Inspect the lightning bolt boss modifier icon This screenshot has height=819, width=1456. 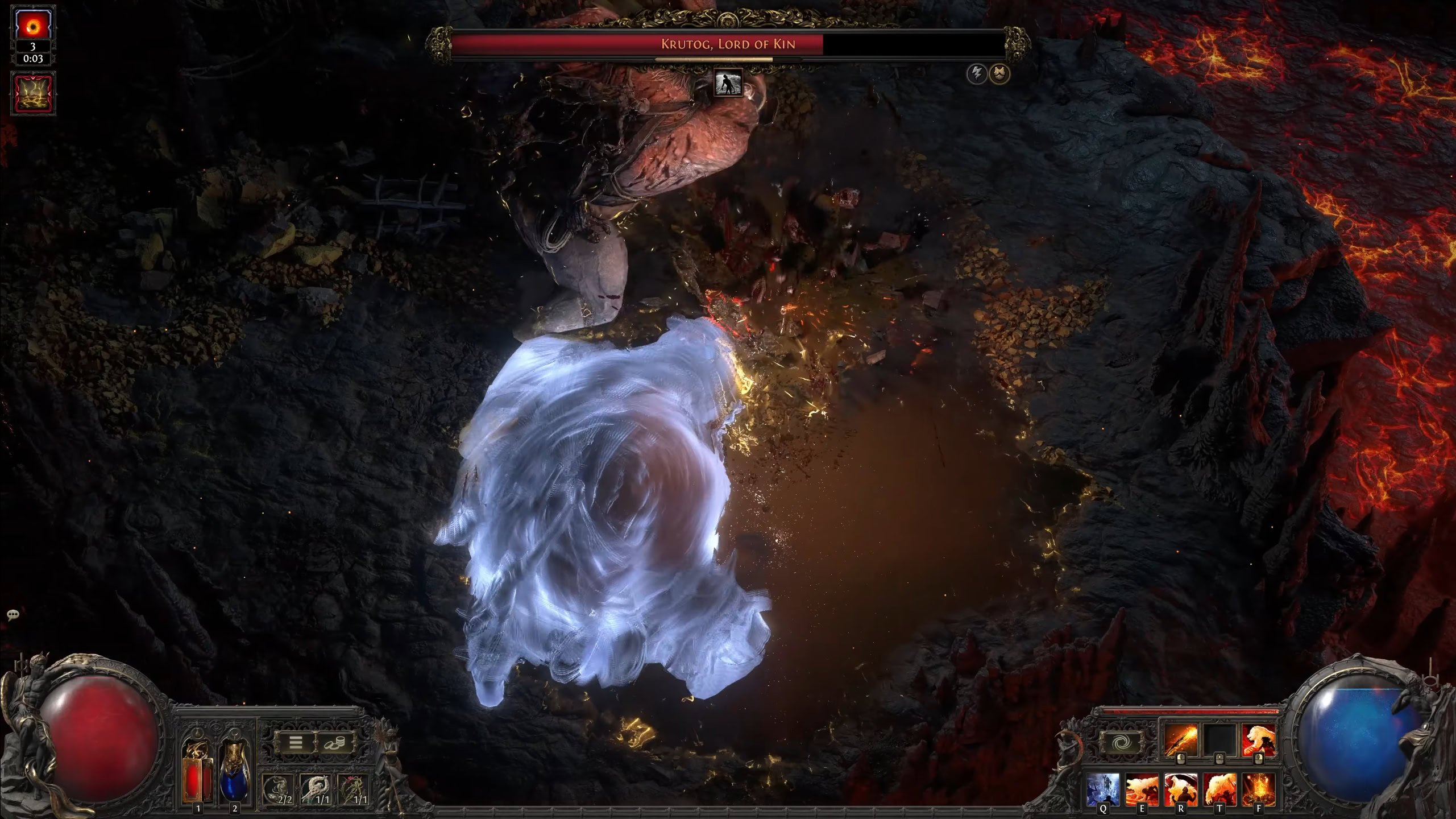977,74
